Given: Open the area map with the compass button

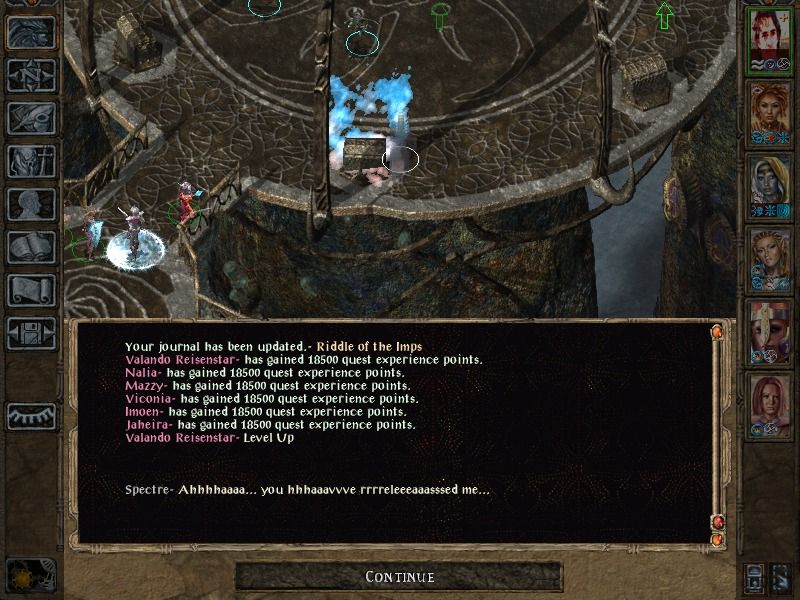Looking at the screenshot, I should tap(31, 75).
